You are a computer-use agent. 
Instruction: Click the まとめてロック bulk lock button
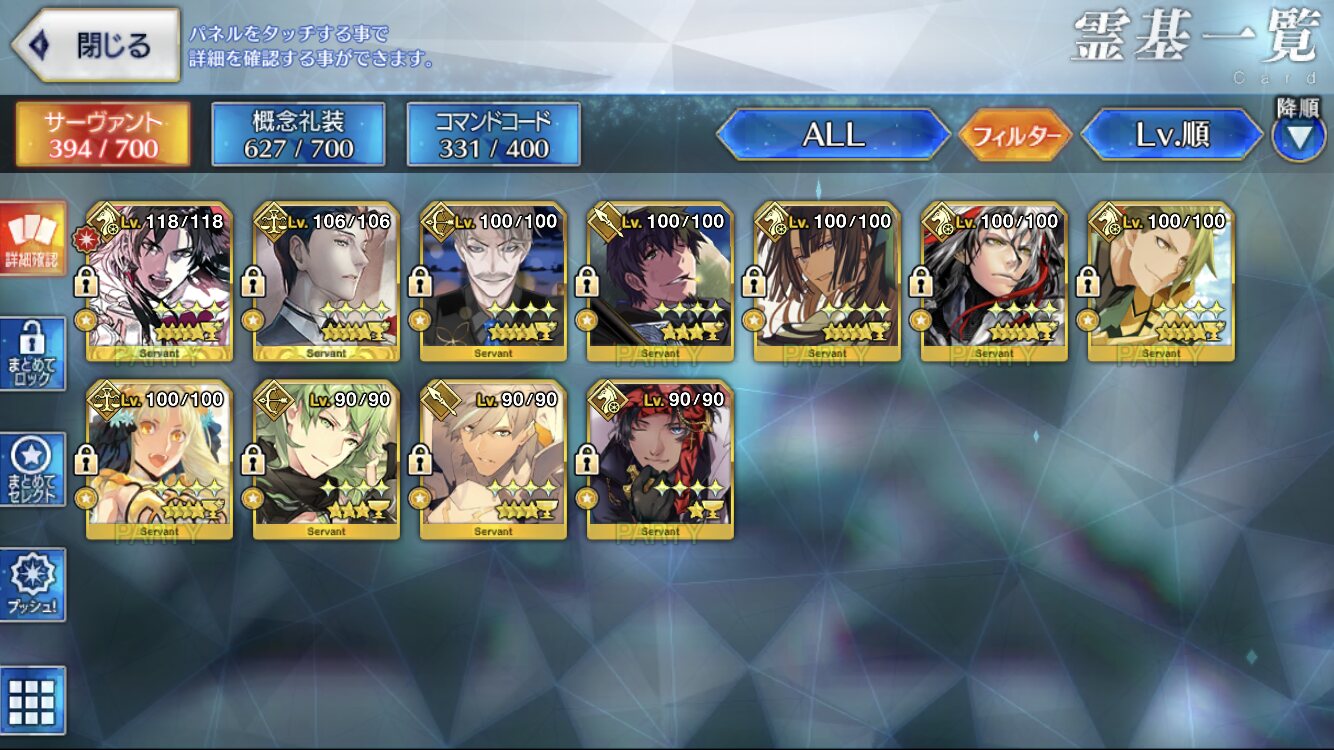point(34,354)
